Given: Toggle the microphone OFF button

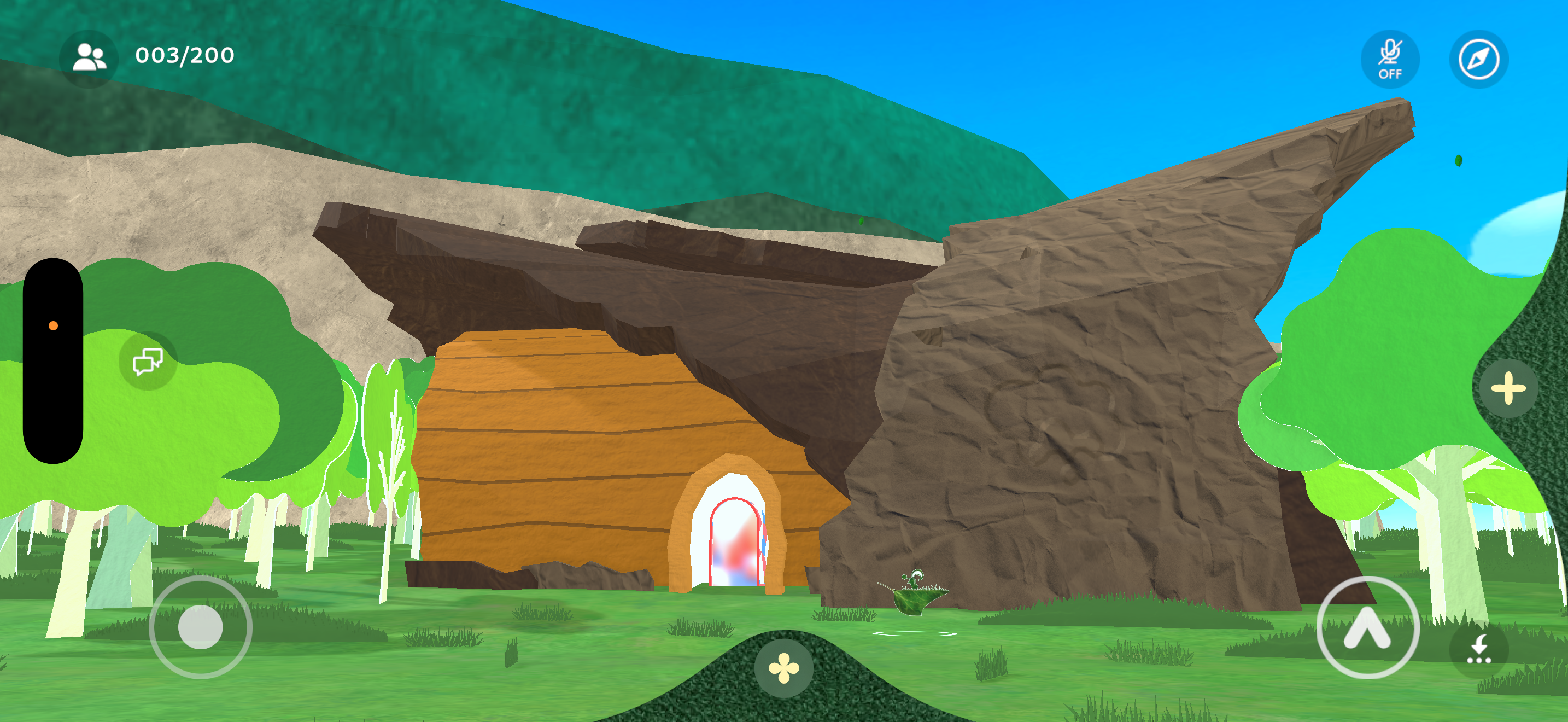Looking at the screenshot, I should coord(1390,59).
